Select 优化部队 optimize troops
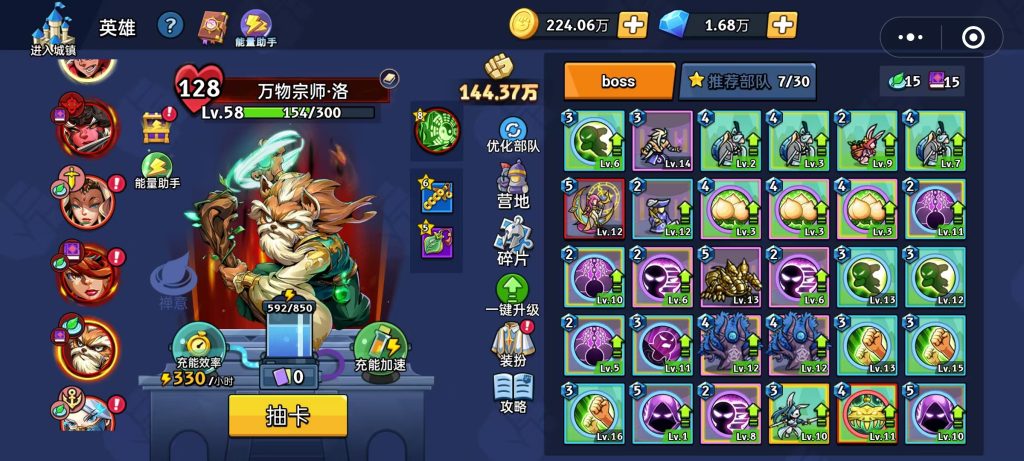The image size is (1024, 461). (x=513, y=135)
